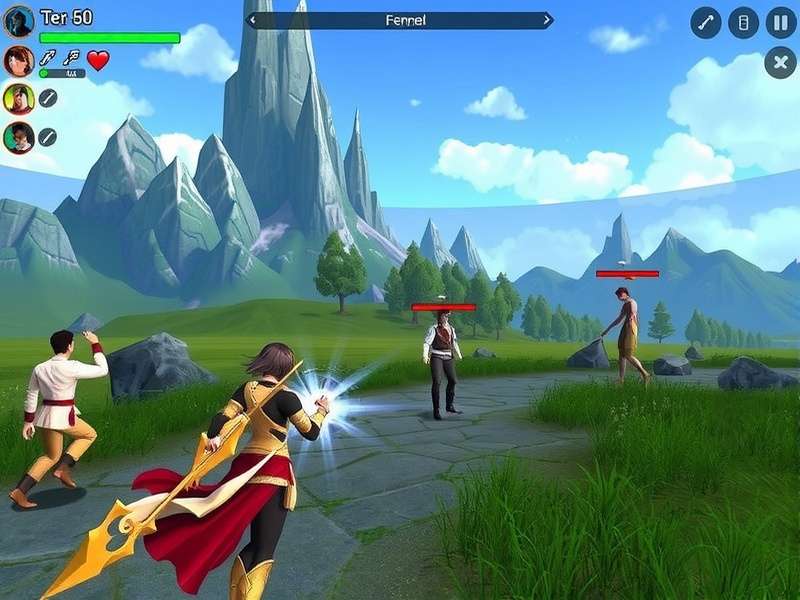This screenshot has height=600, width=800.
Task: Select the bottom dark-haired party portrait
Action: pyautogui.click(x=19, y=137)
